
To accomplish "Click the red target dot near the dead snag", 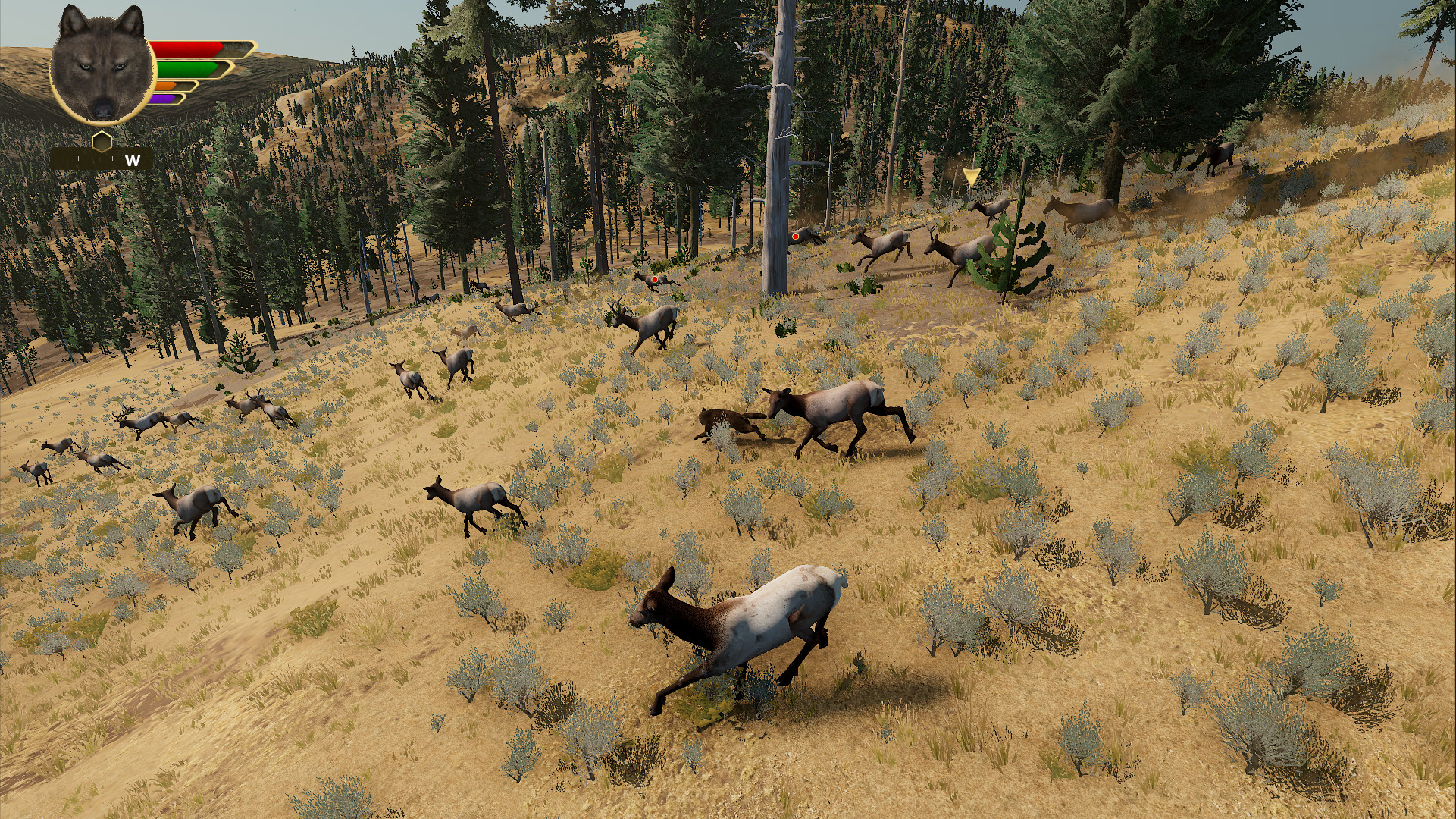I will 795,236.
